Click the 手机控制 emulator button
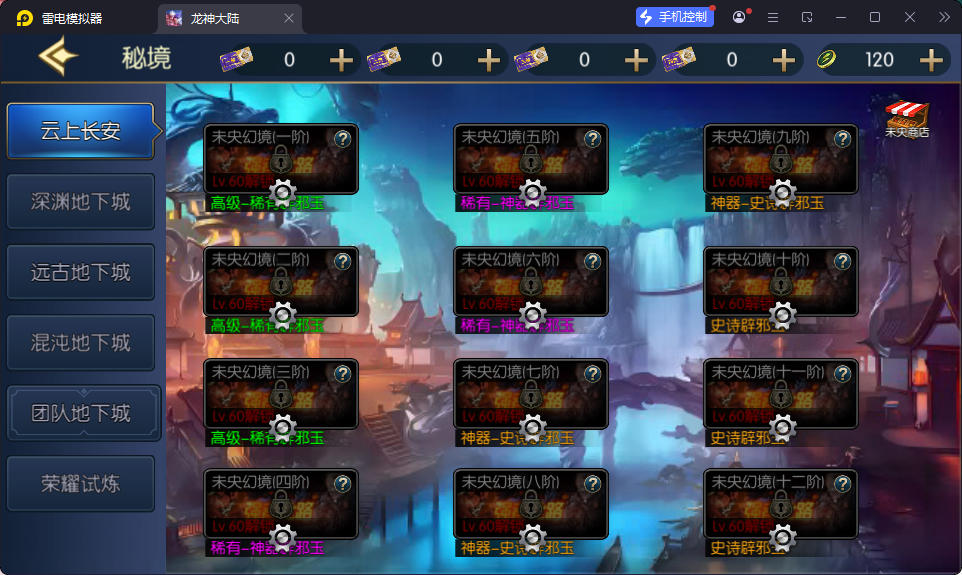962x575 pixels. coord(675,17)
